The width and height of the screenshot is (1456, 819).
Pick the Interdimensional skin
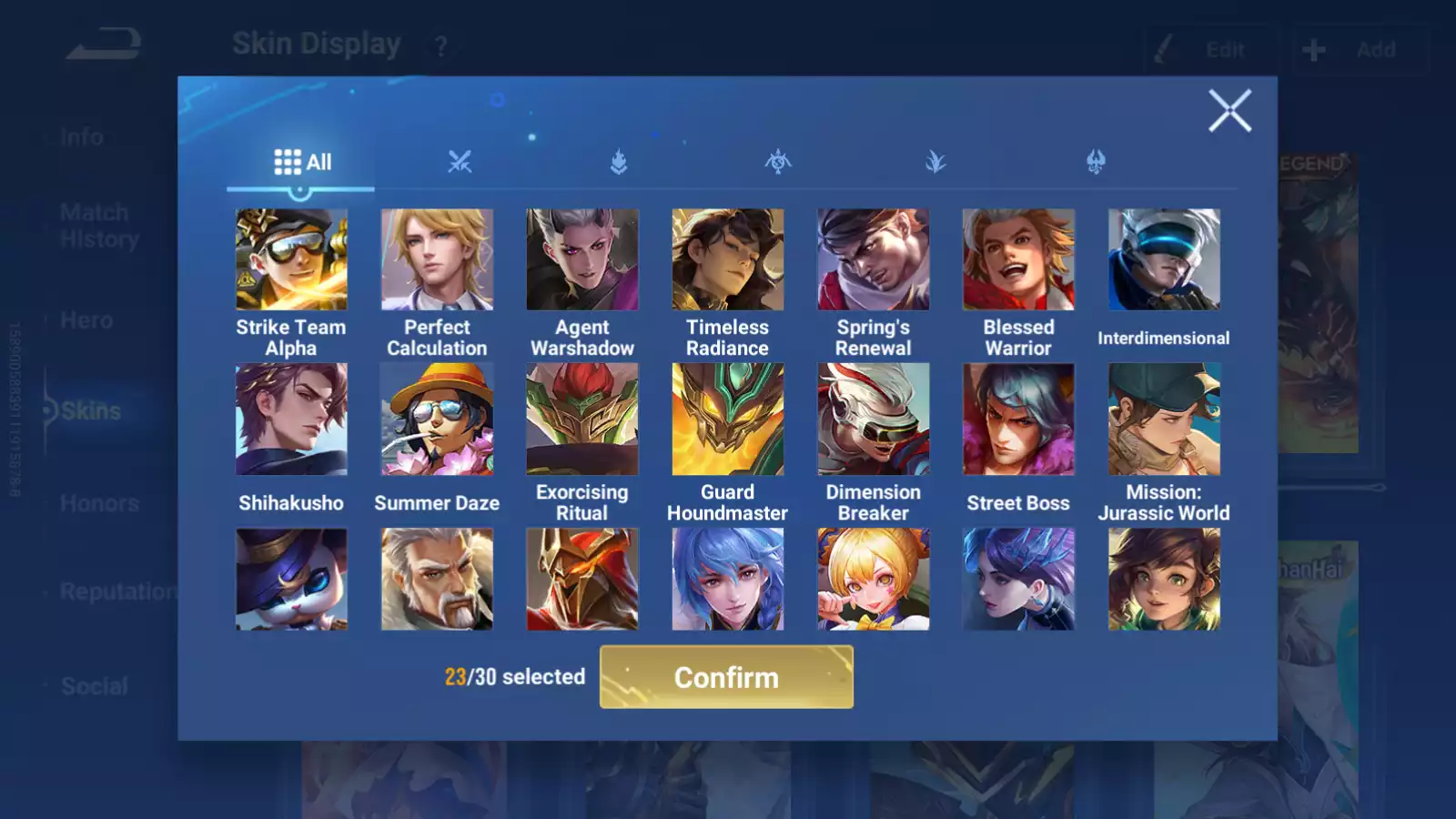coord(1164,260)
